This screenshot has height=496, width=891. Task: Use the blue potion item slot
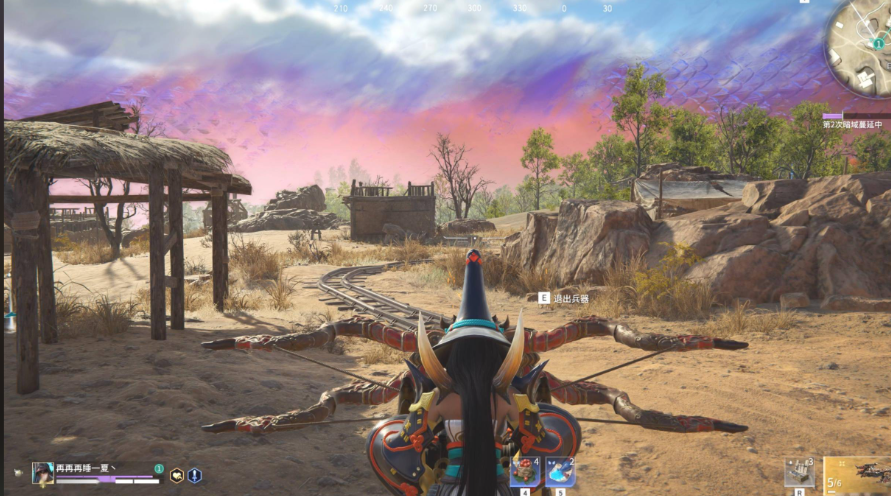560,471
